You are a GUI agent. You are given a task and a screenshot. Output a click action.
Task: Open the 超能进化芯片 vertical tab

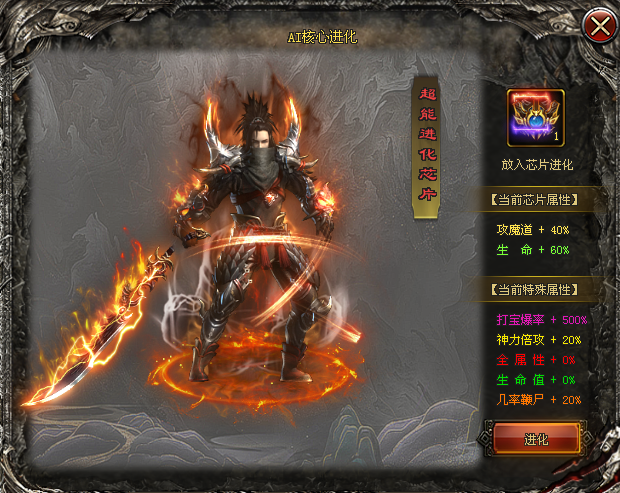tap(426, 146)
